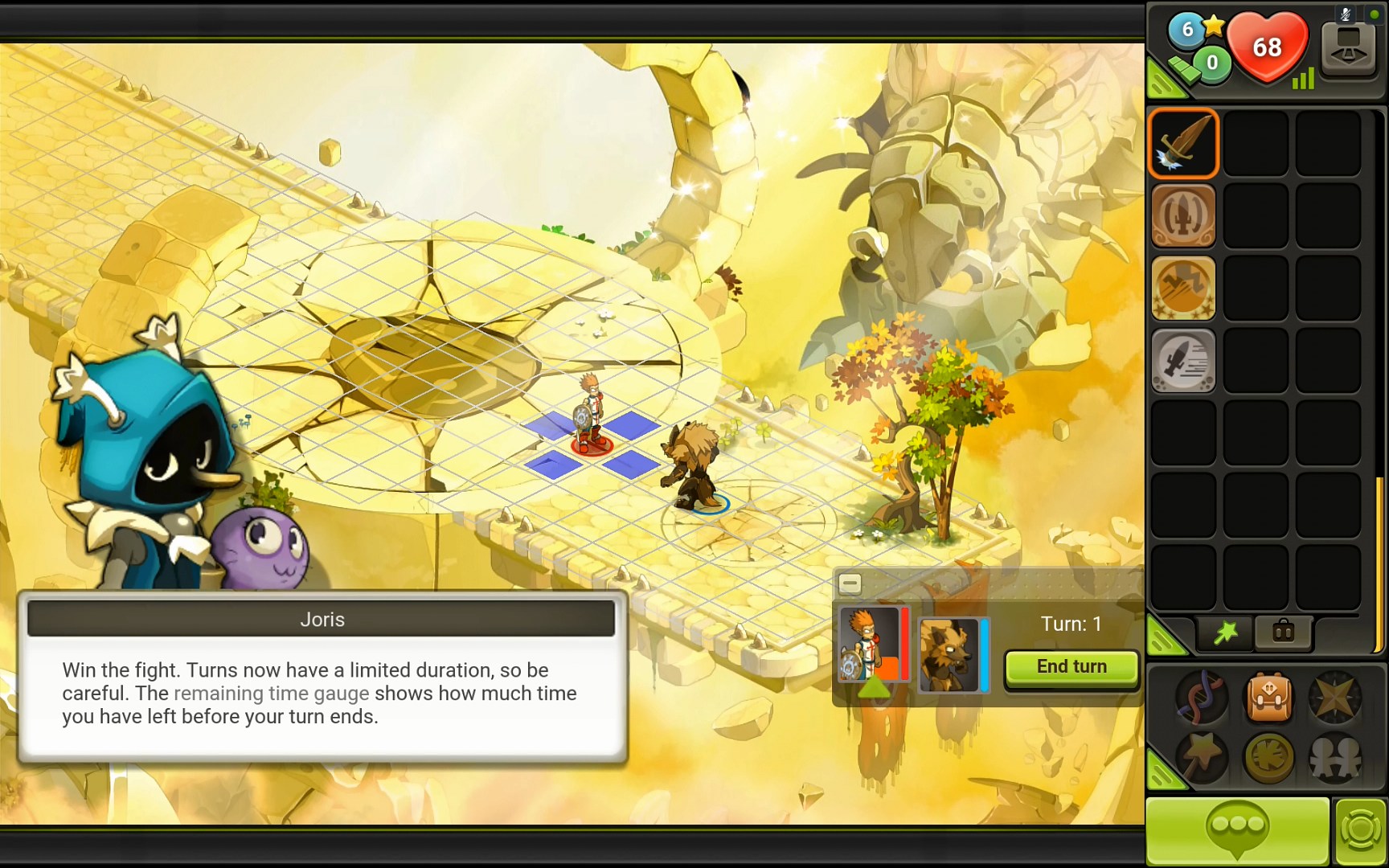The image size is (1389, 868).
Task: Select the wooden sword weapon slot
Action: pyautogui.click(x=1183, y=143)
